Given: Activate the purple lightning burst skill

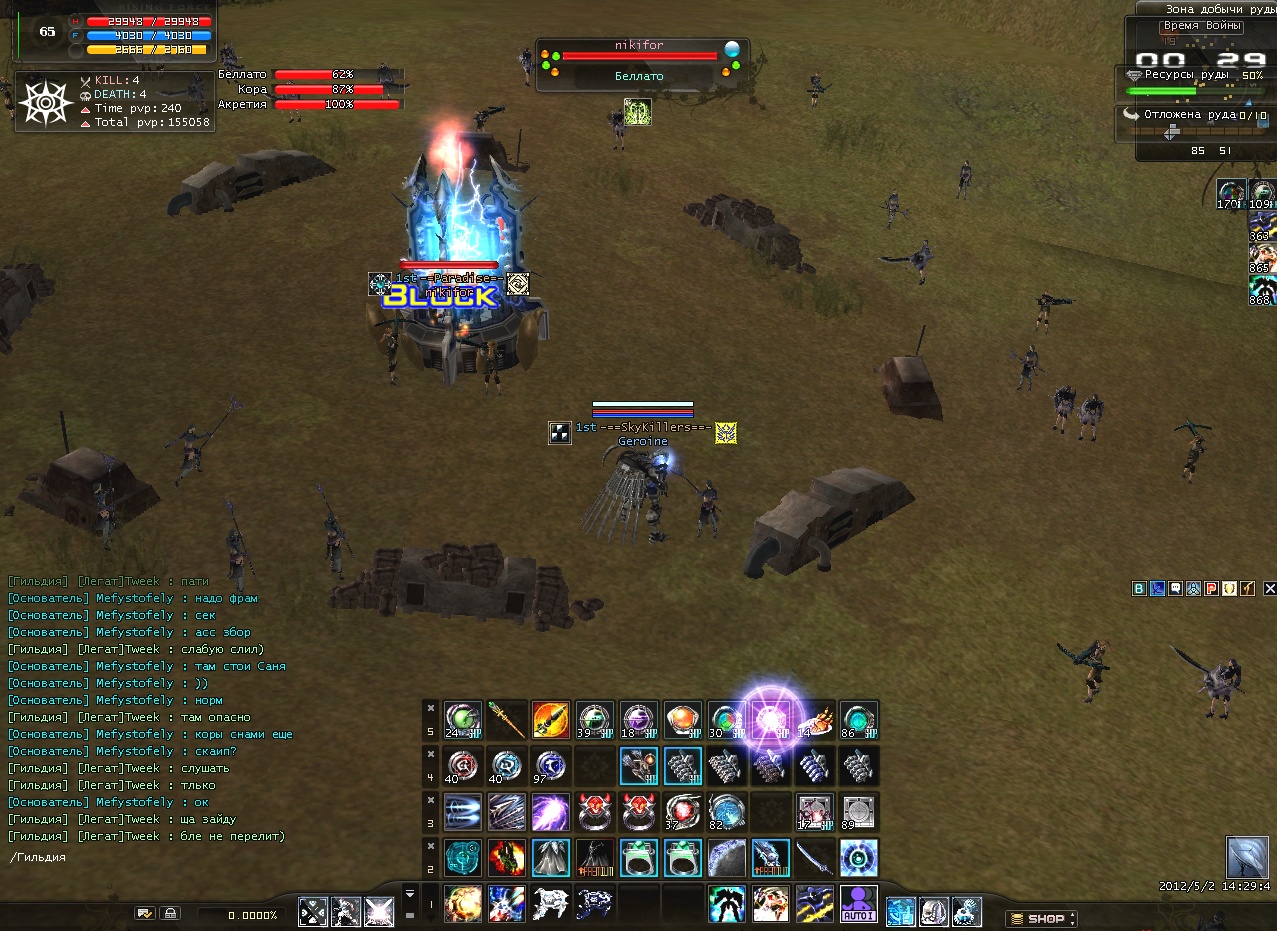Looking at the screenshot, I should pyautogui.click(x=550, y=811).
